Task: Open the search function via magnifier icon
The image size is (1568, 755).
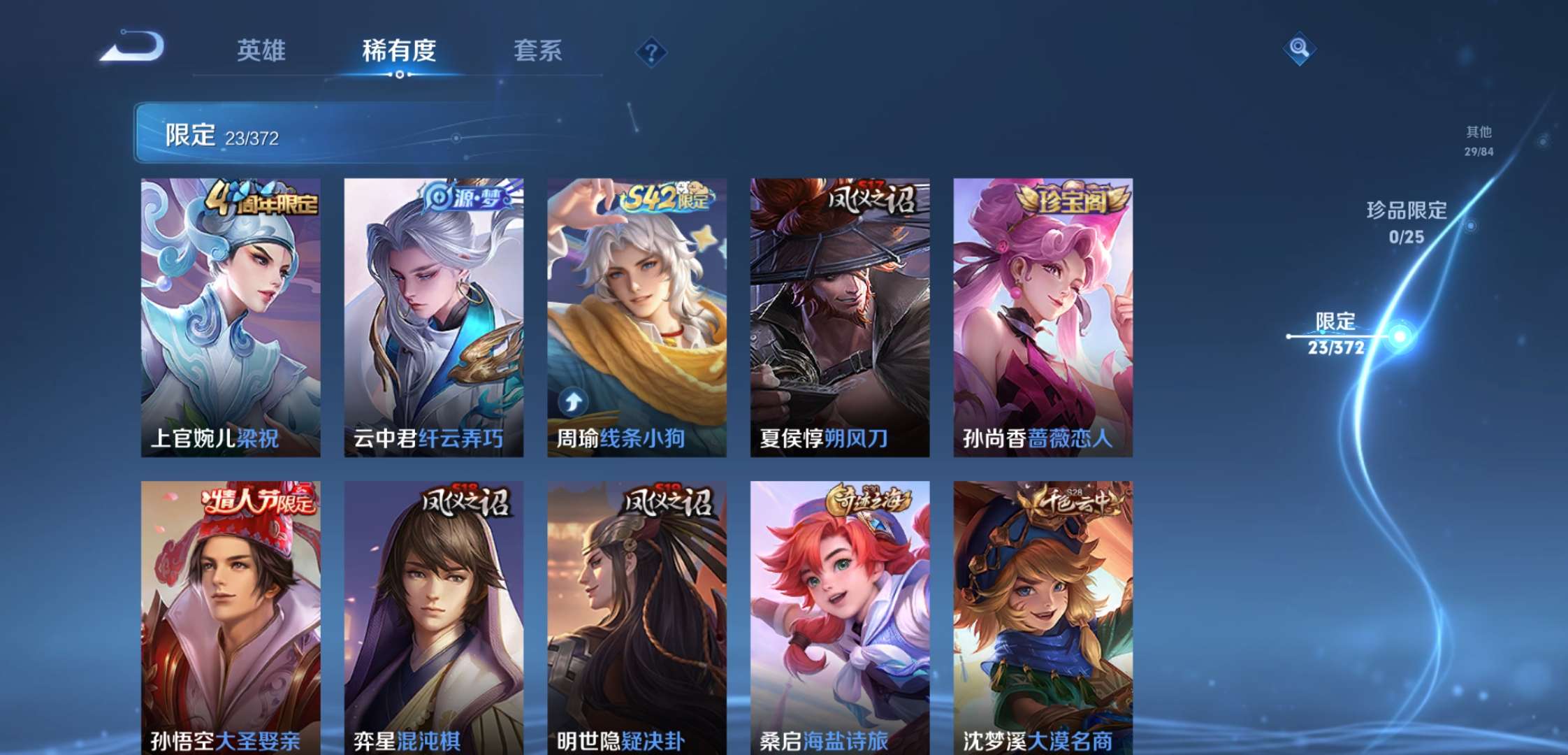Action: tap(1298, 49)
